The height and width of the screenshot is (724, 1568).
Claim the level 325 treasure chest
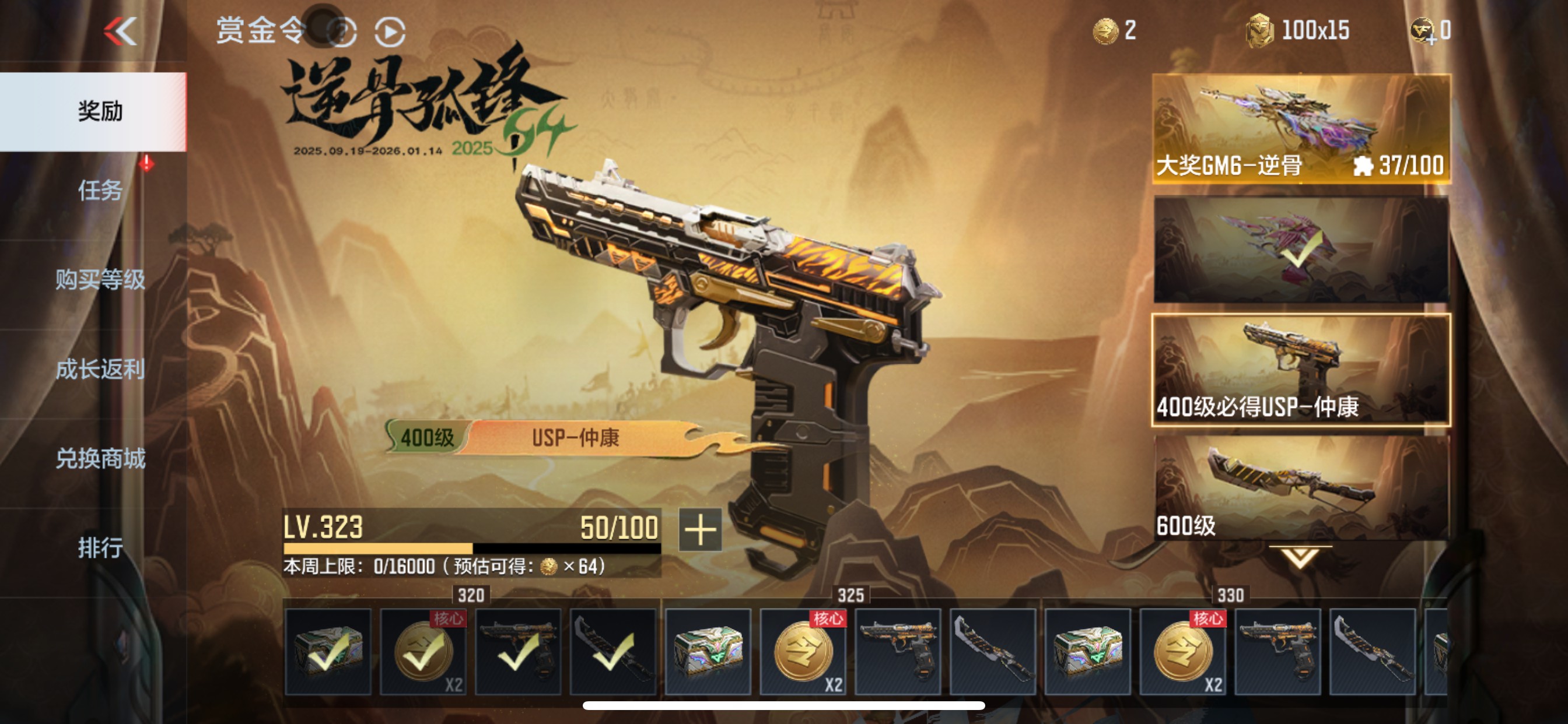coord(708,652)
